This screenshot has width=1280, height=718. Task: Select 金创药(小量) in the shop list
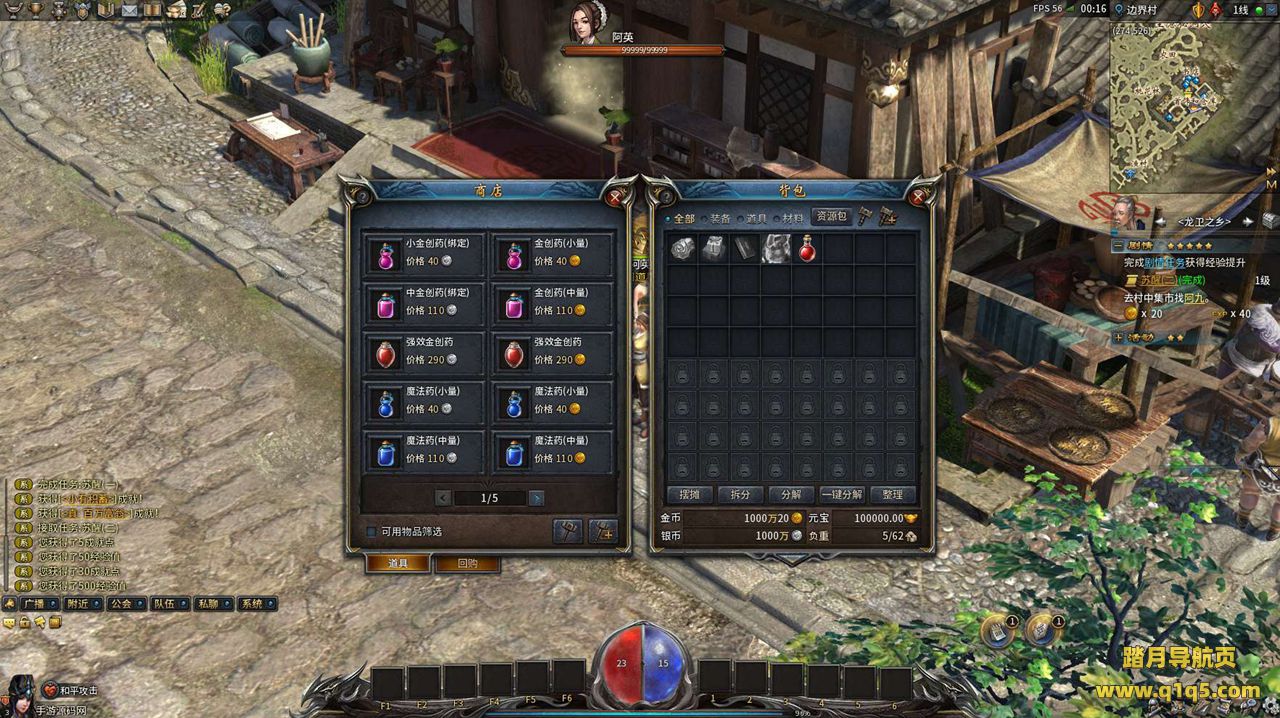(552, 254)
